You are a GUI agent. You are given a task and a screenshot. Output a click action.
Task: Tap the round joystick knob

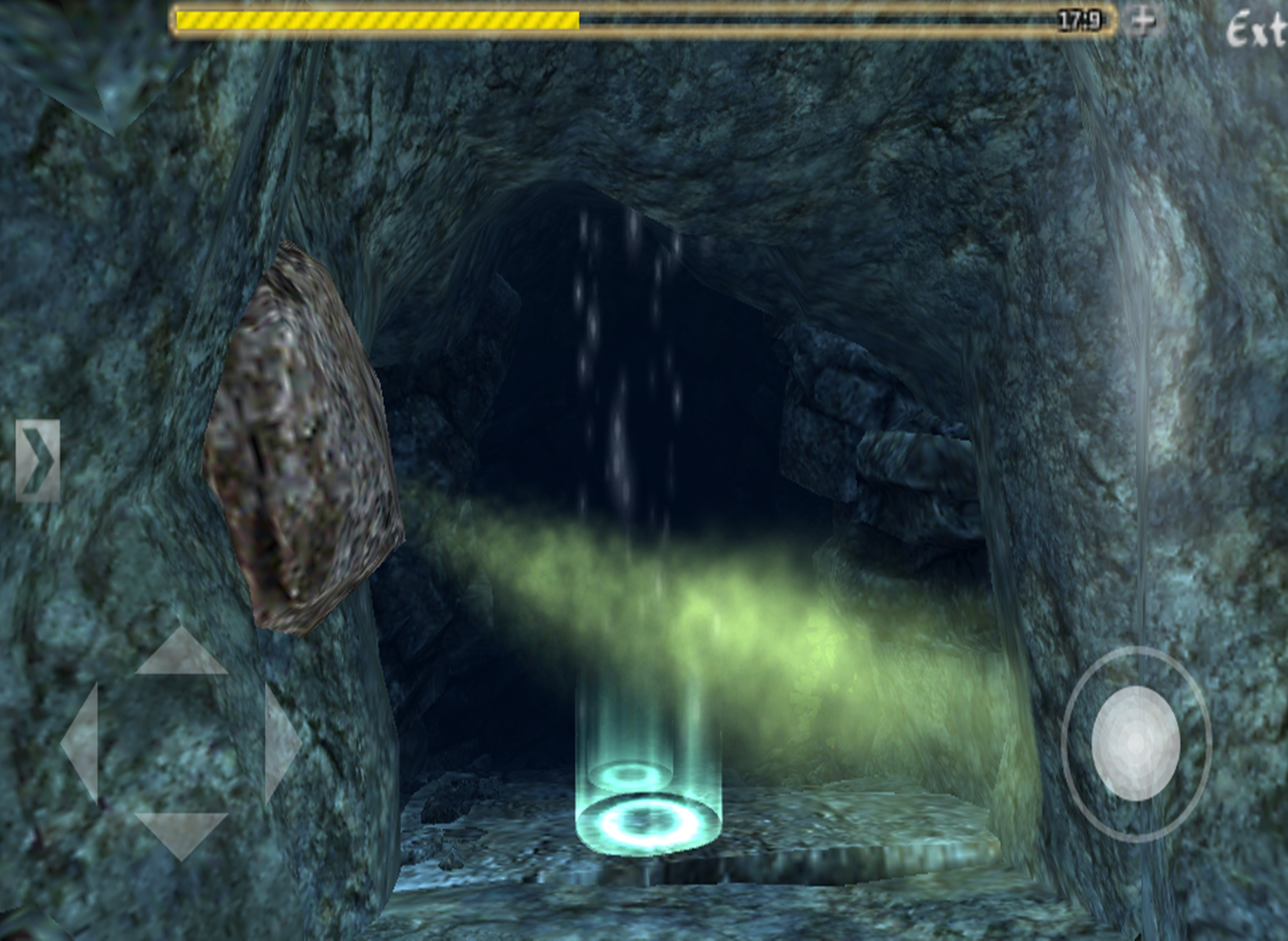pos(1136,743)
